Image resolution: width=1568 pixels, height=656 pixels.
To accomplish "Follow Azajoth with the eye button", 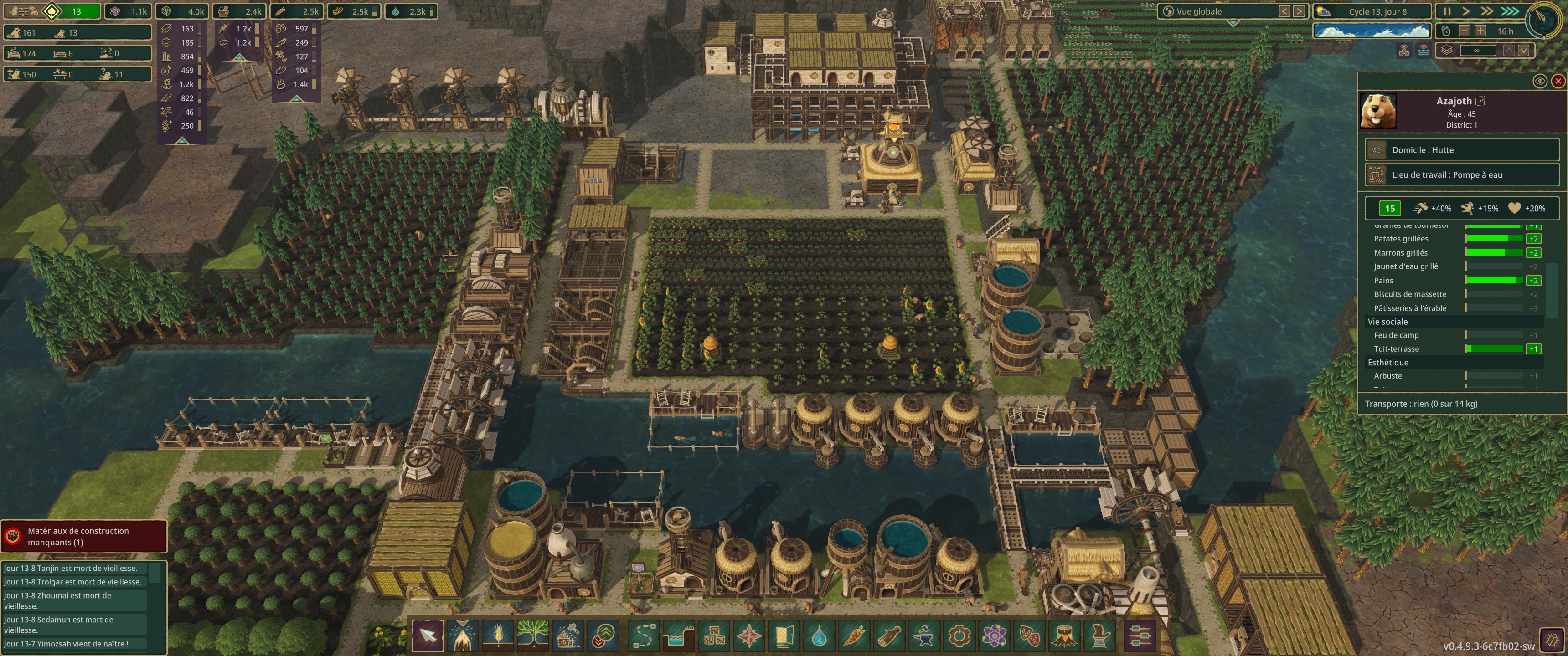I will pyautogui.click(x=1539, y=81).
